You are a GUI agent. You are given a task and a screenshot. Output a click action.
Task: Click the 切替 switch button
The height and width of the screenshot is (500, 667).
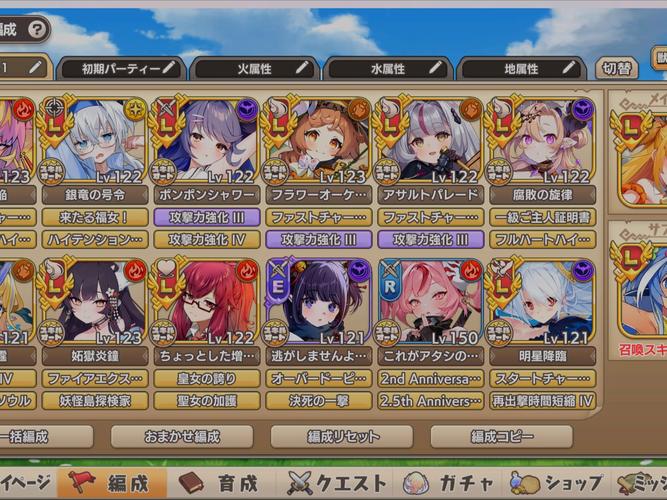(x=616, y=69)
